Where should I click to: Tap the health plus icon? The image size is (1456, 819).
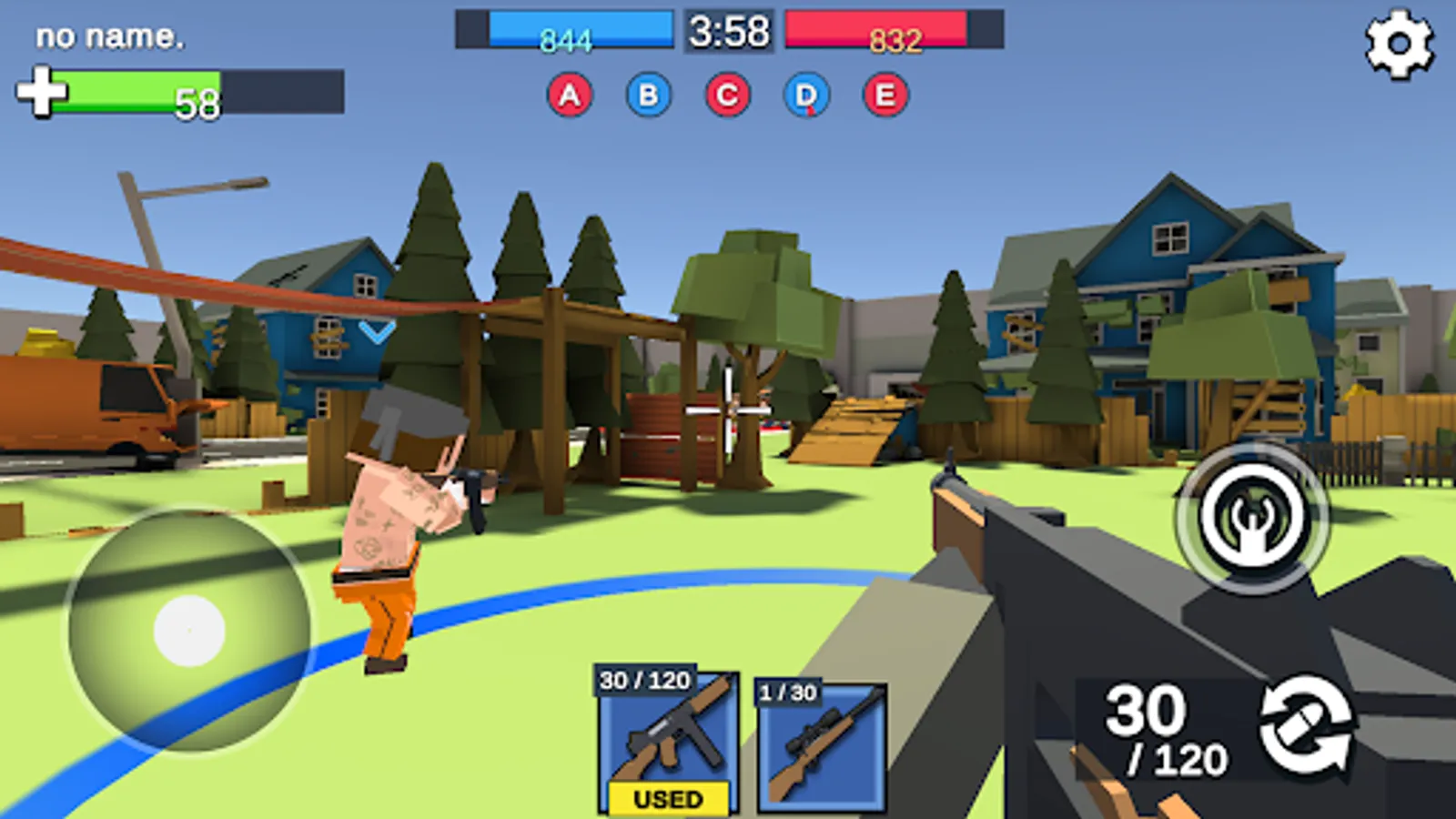coord(41,91)
